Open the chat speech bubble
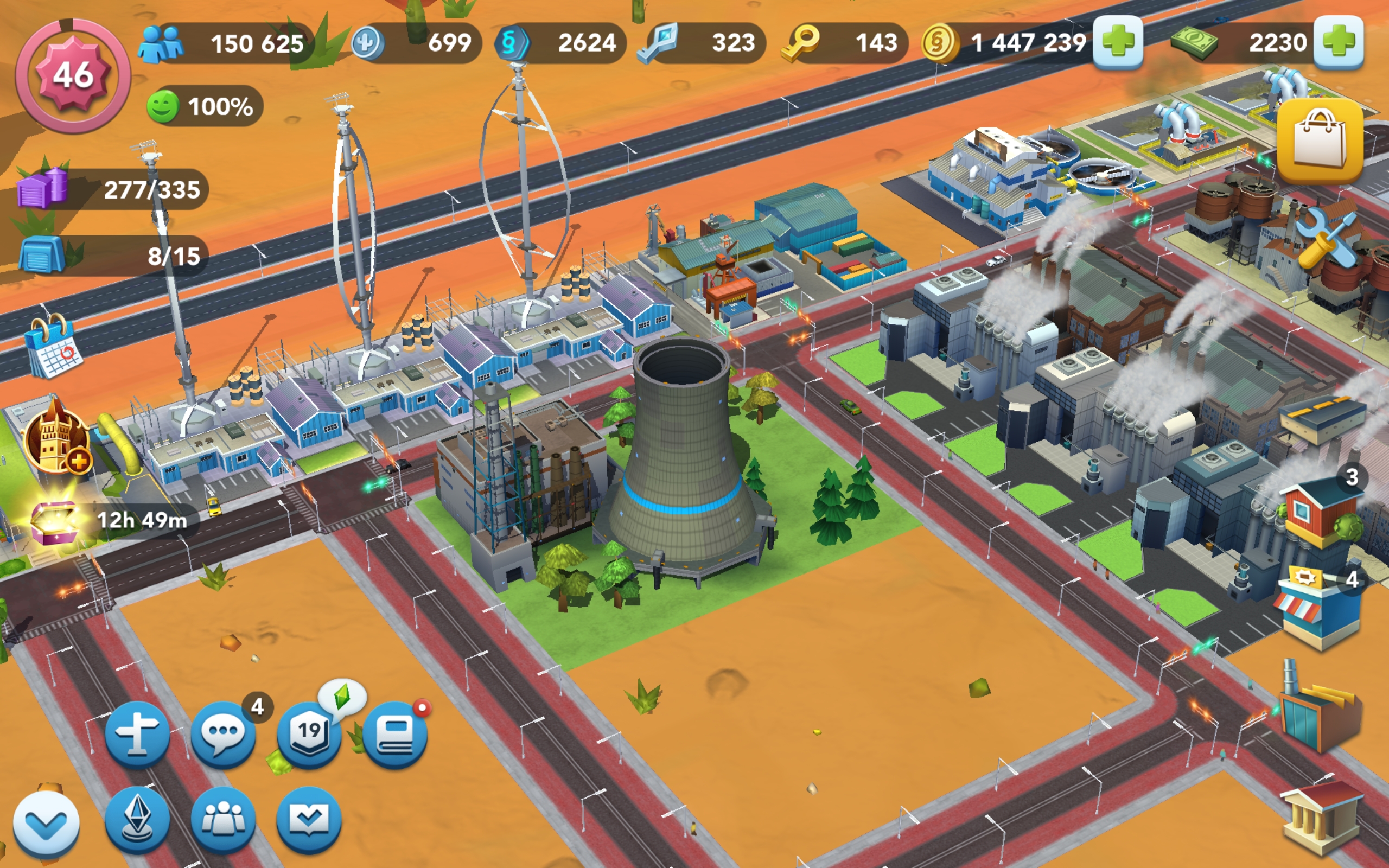 tap(222, 733)
